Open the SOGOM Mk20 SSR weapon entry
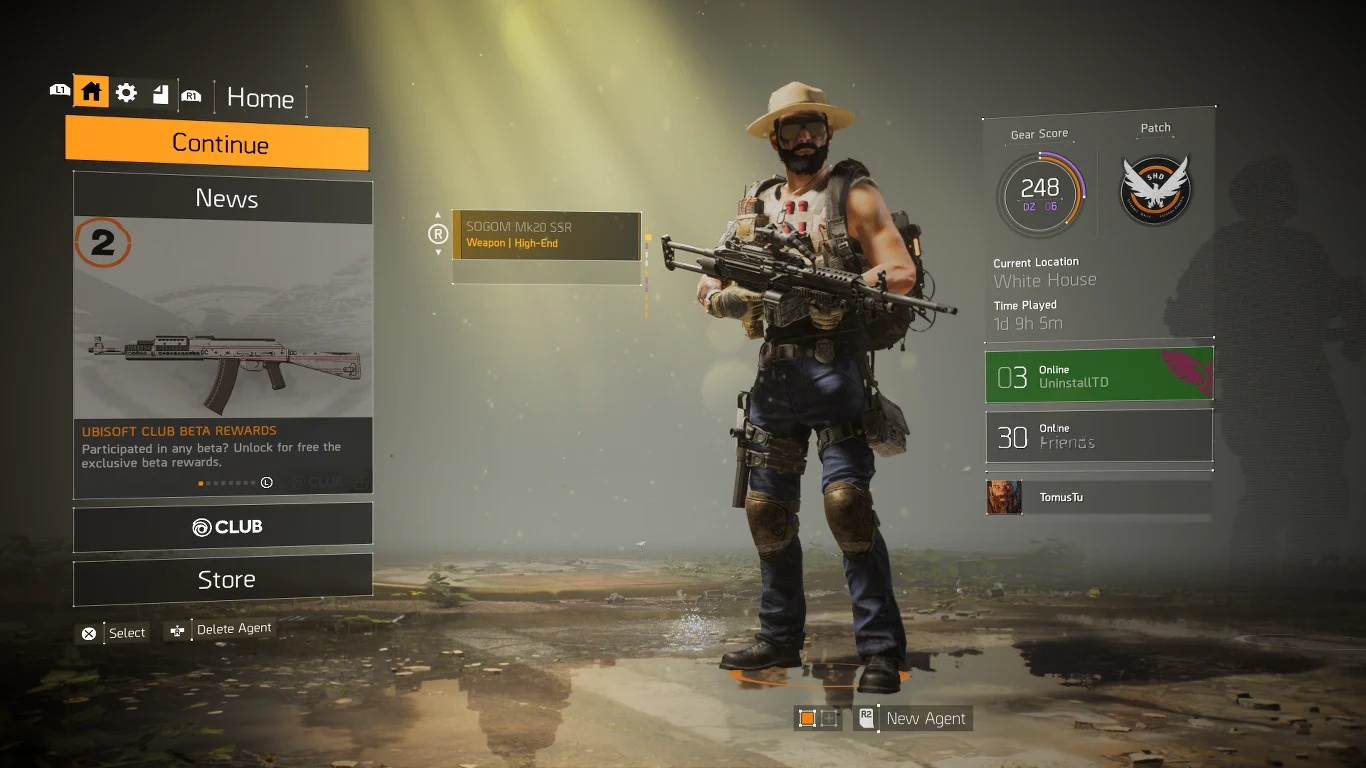The width and height of the screenshot is (1366, 768). 546,236
